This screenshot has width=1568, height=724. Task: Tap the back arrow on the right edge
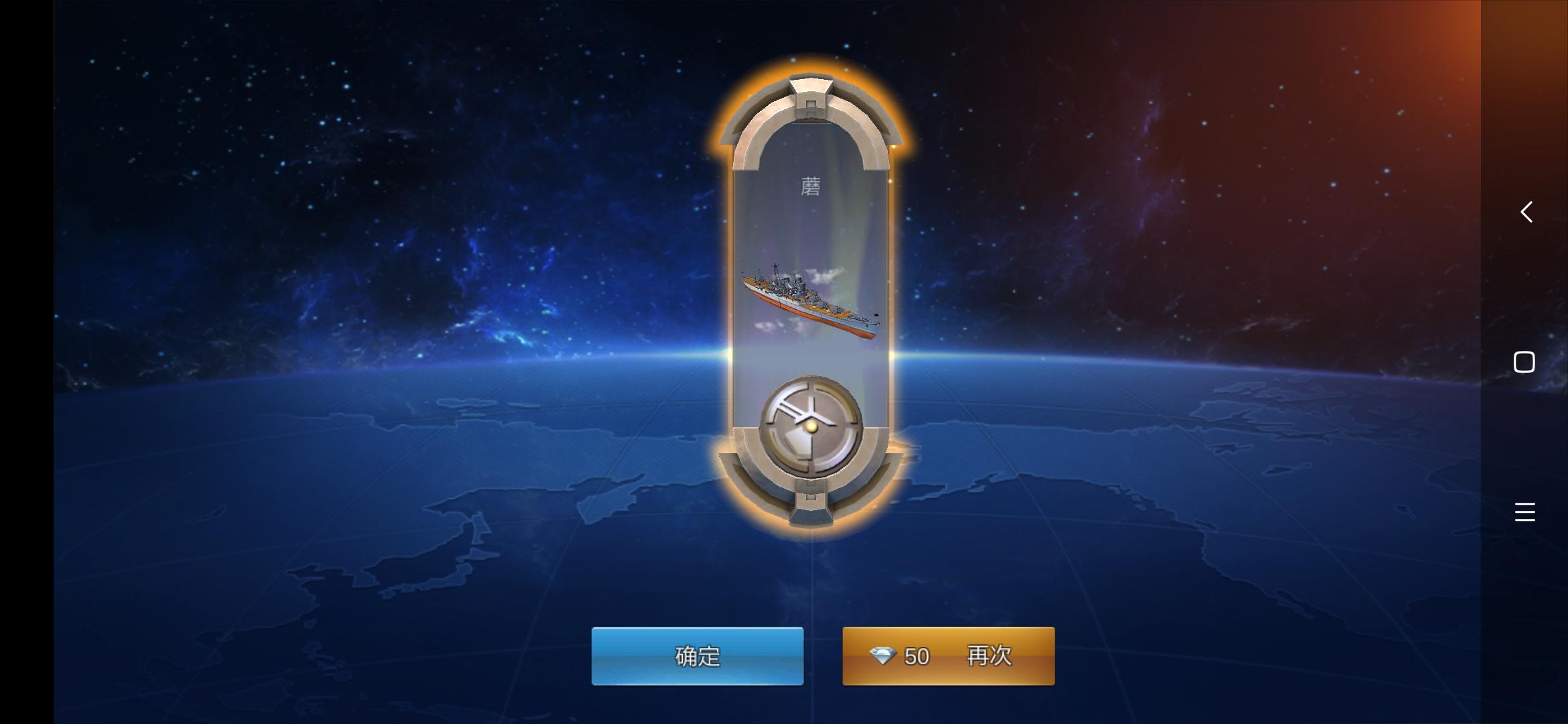pos(1526,213)
